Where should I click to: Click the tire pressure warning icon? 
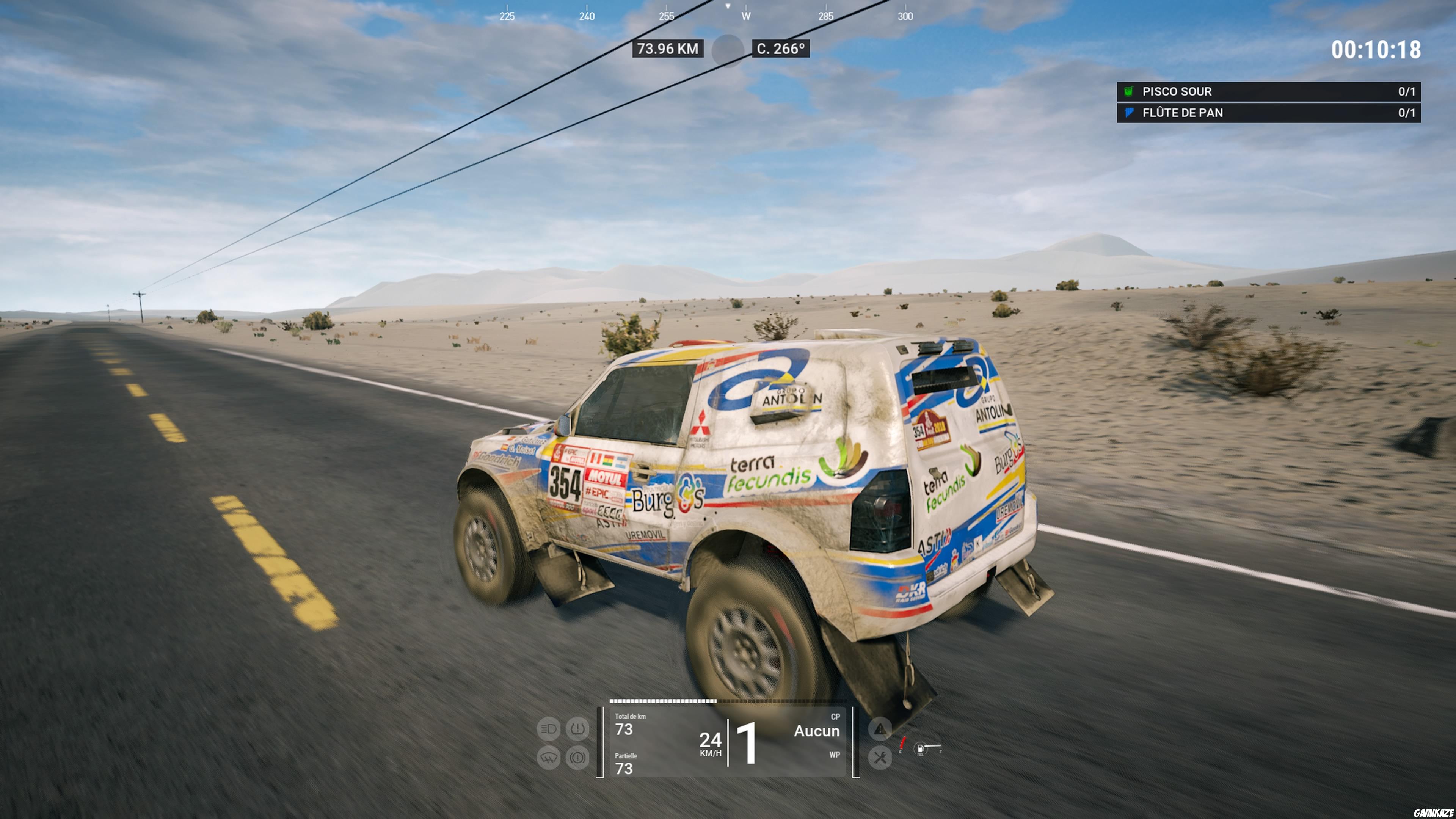click(578, 728)
